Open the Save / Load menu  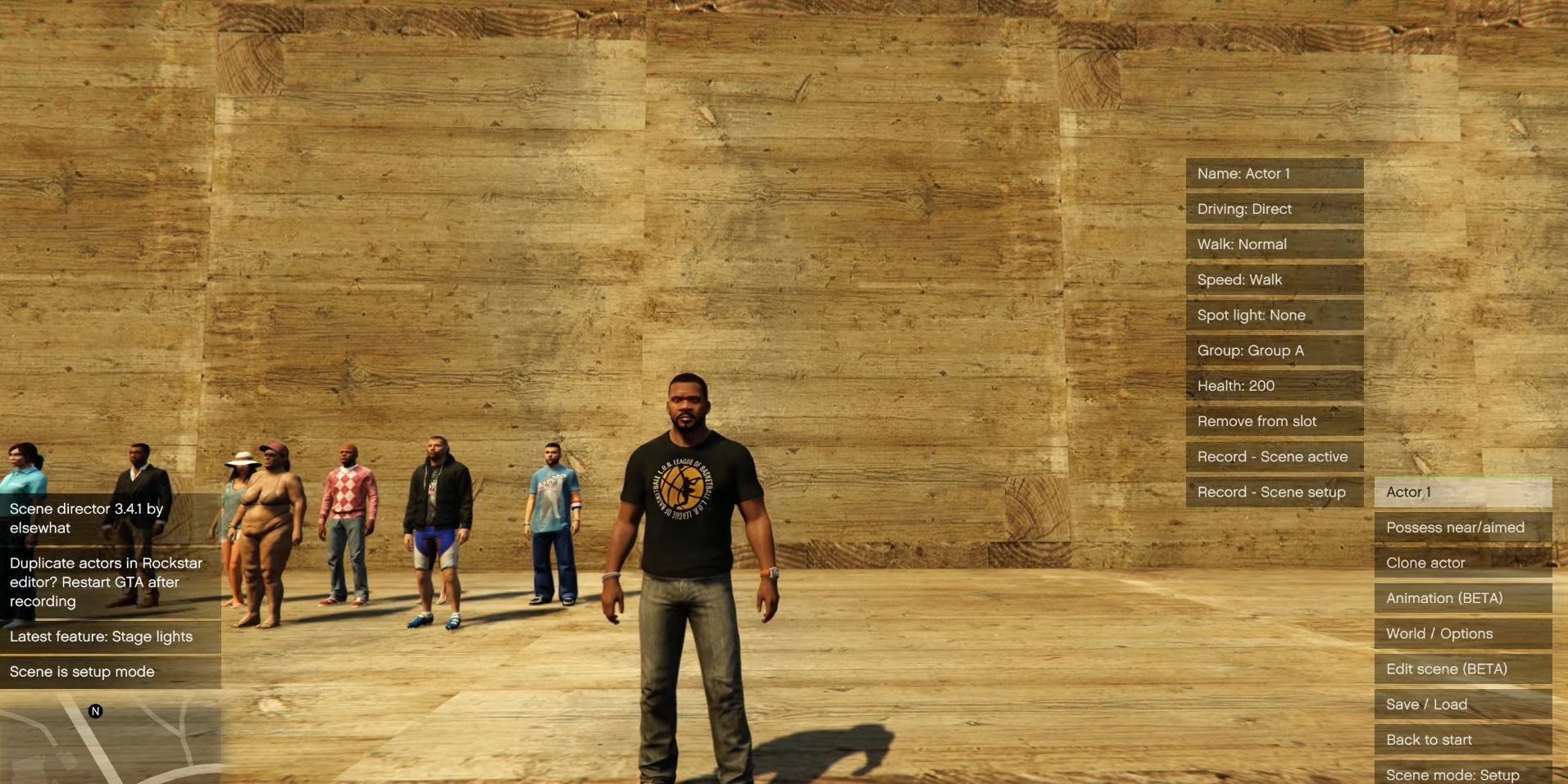point(1463,705)
